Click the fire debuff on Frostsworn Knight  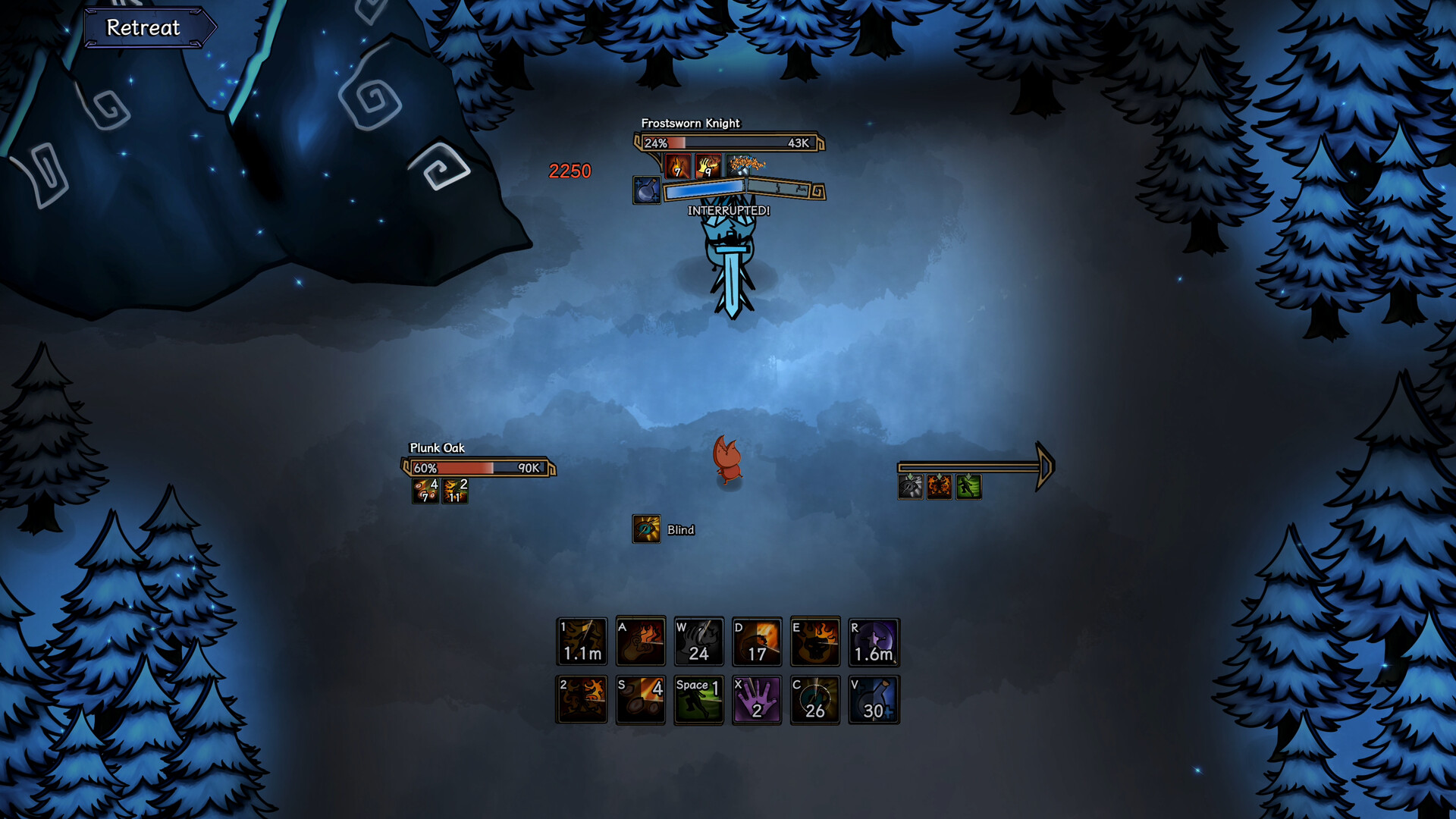(x=677, y=165)
